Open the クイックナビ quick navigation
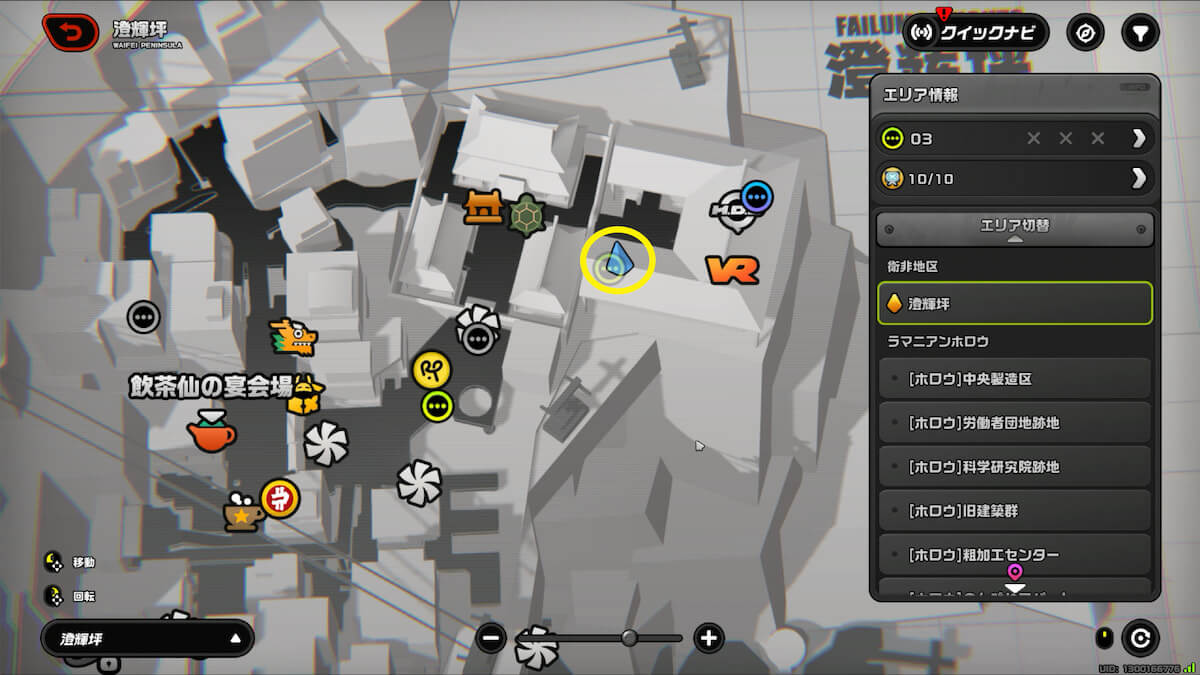Viewport: 1200px width, 675px height. coord(976,33)
